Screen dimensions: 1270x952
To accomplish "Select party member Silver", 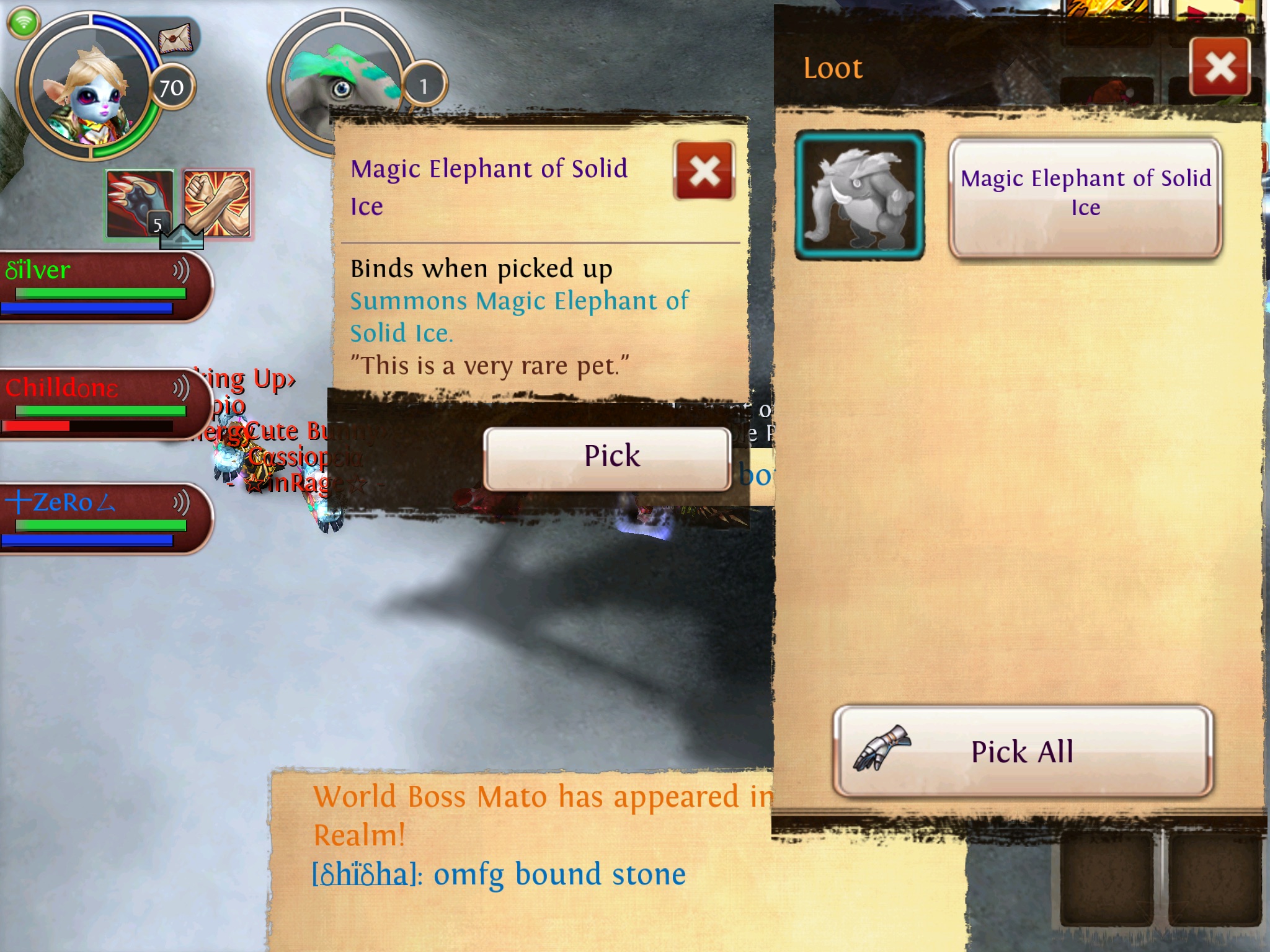I will 99,286.
